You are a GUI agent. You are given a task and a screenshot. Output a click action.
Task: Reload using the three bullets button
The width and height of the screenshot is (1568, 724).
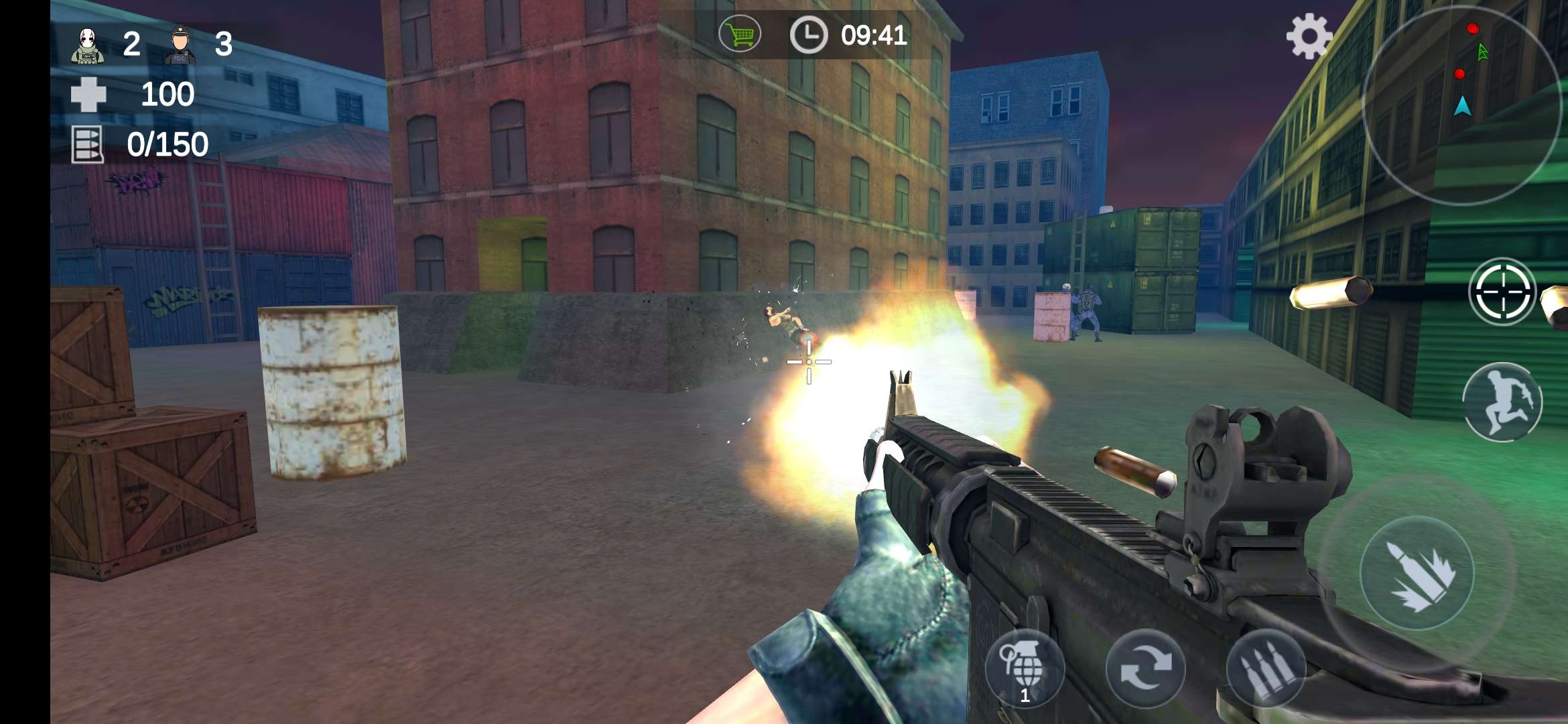point(1266,668)
